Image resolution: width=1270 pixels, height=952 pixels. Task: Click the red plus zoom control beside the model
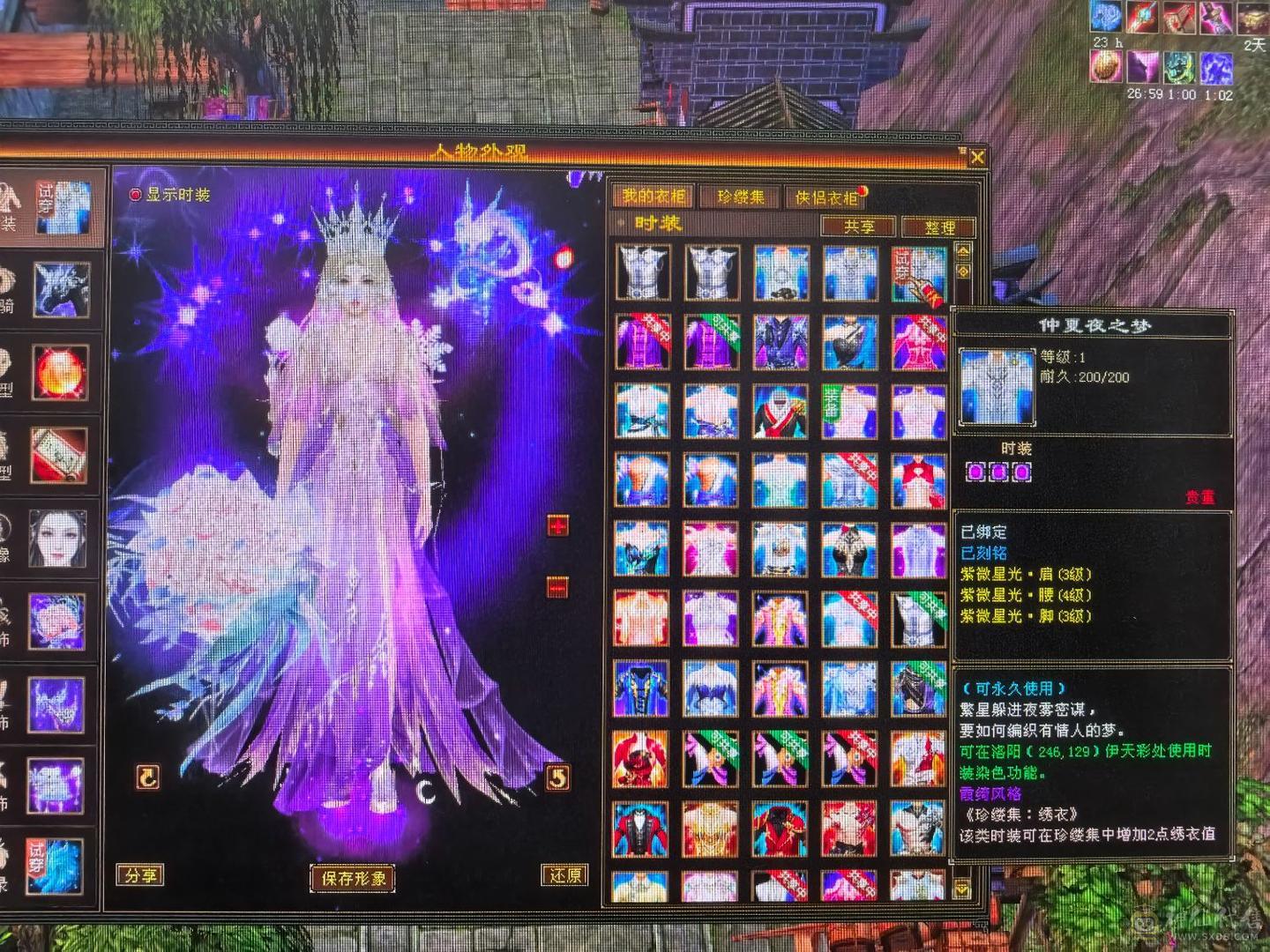coord(556,527)
